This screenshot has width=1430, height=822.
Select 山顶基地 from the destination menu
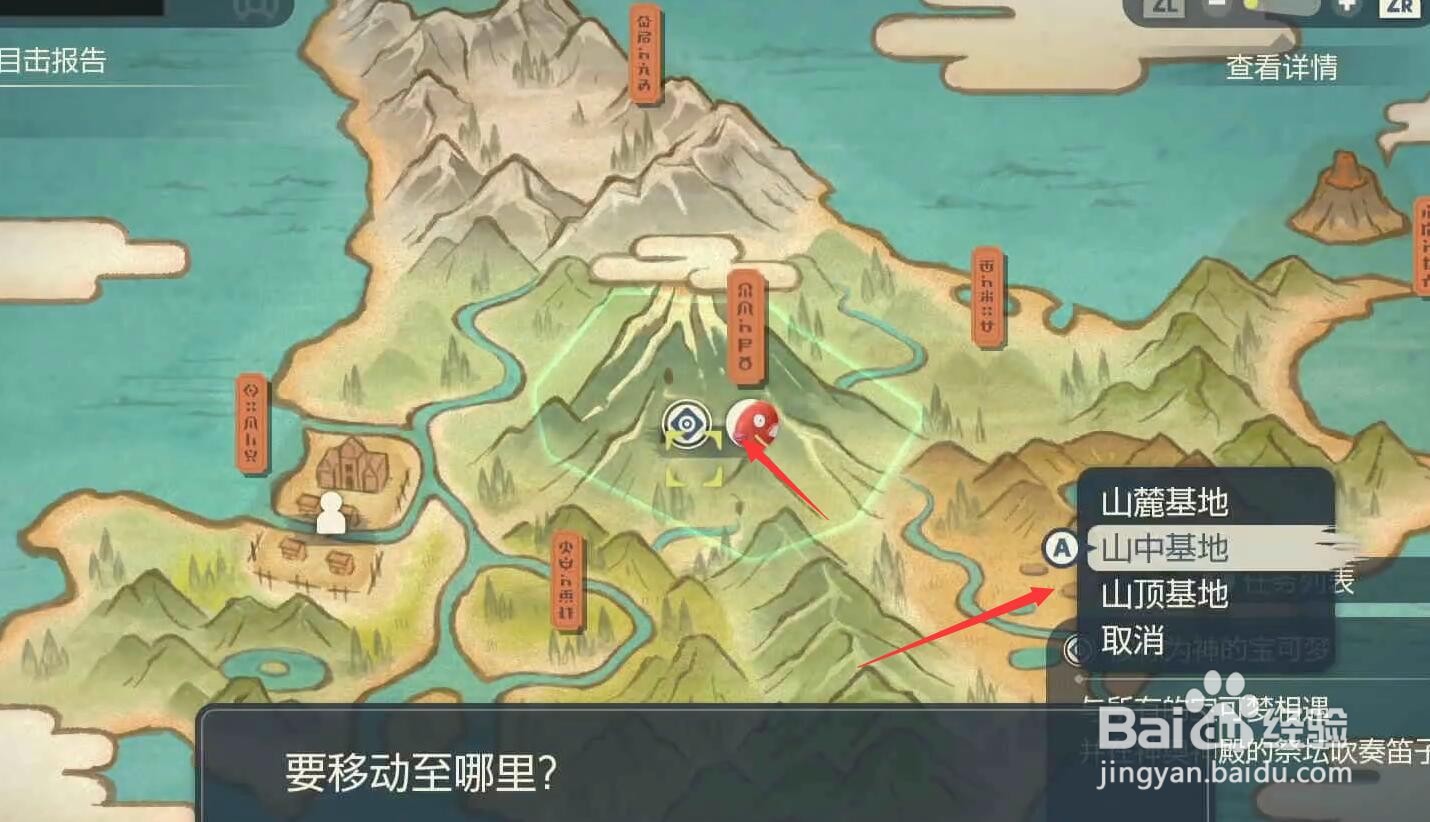pyautogui.click(x=1165, y=594)
